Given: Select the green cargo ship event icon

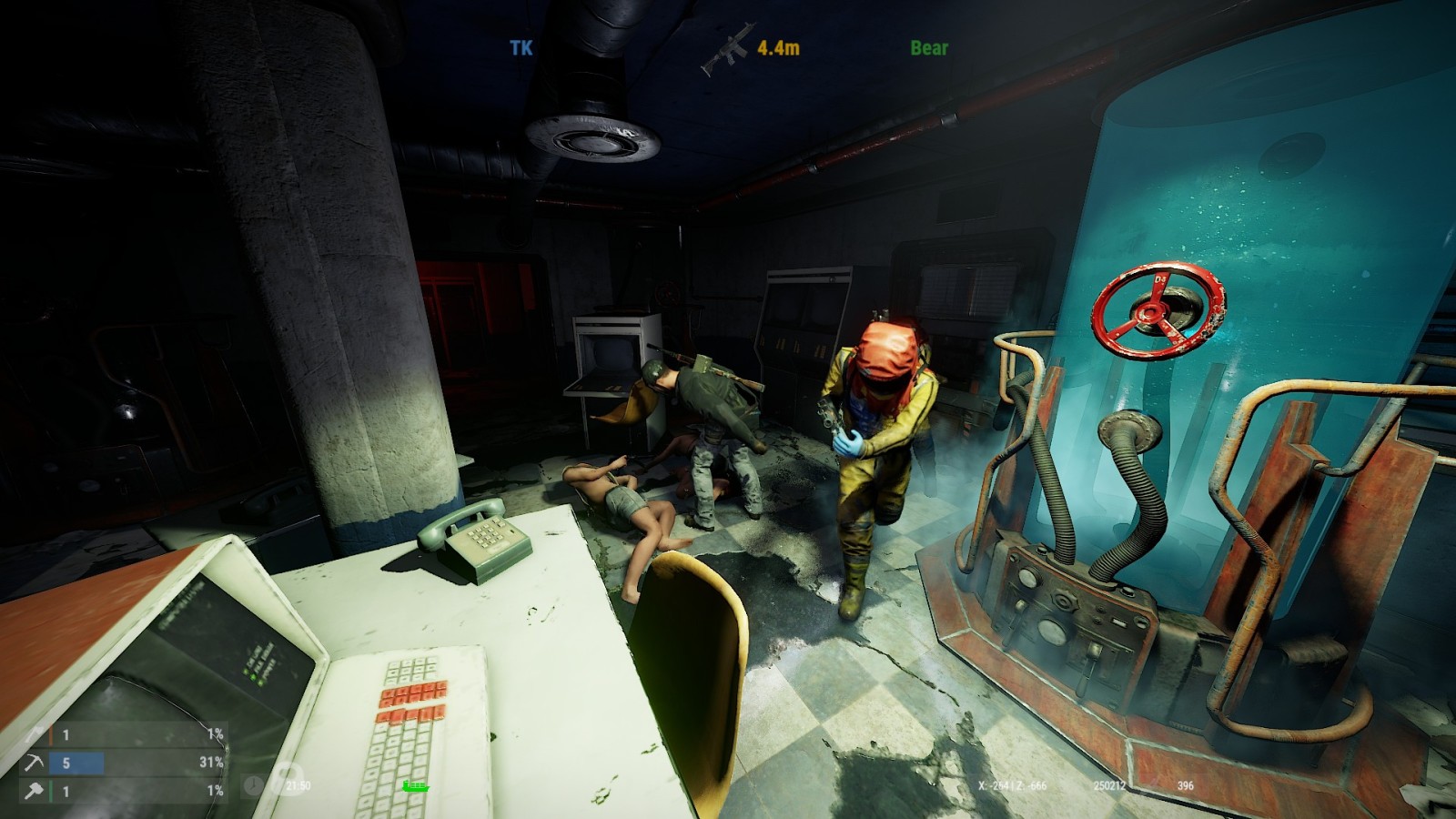Looking at the screenshot, I should [415, 786].
